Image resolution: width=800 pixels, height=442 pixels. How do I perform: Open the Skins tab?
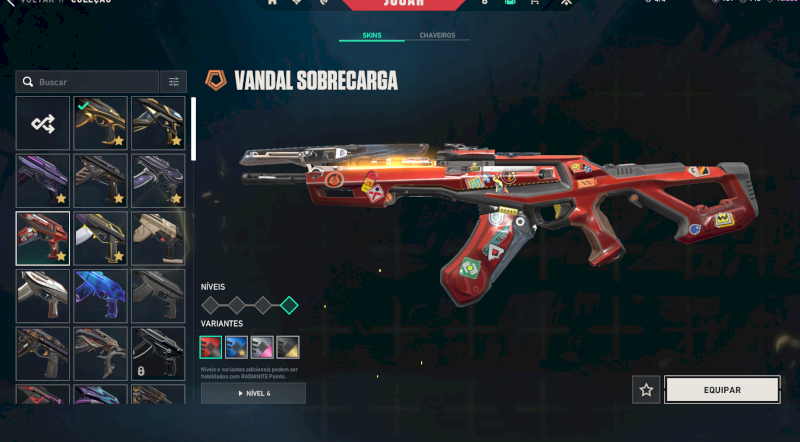[x=371, y=35]
